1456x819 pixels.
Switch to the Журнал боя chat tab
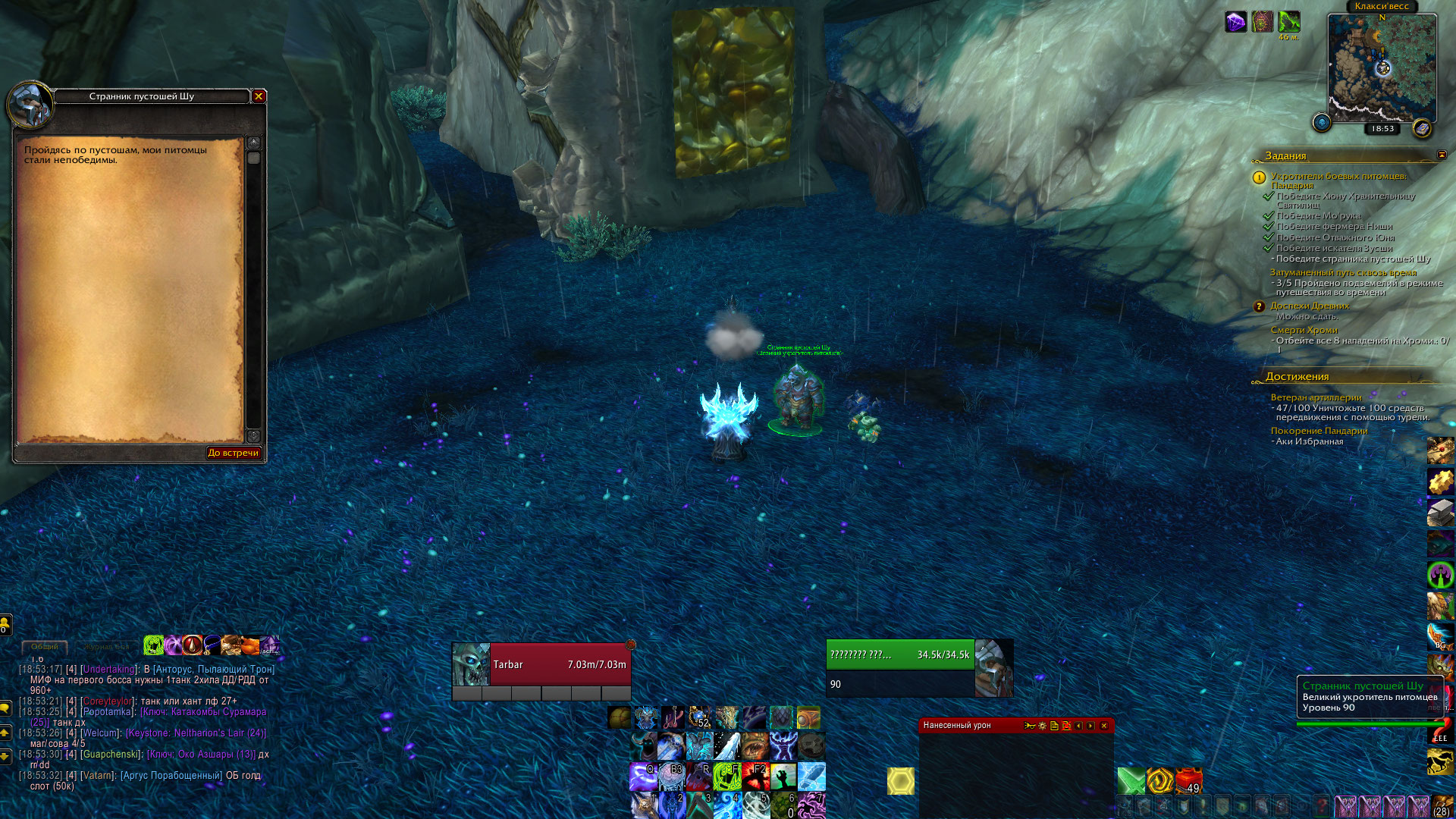(108, 647)
